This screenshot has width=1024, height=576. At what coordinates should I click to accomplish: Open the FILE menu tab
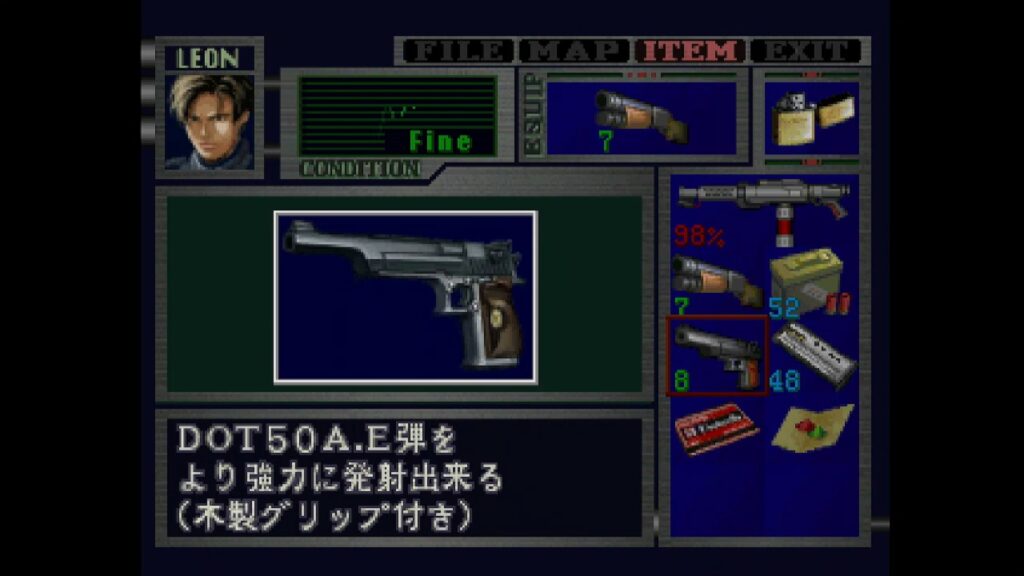(x=456, y=50)
